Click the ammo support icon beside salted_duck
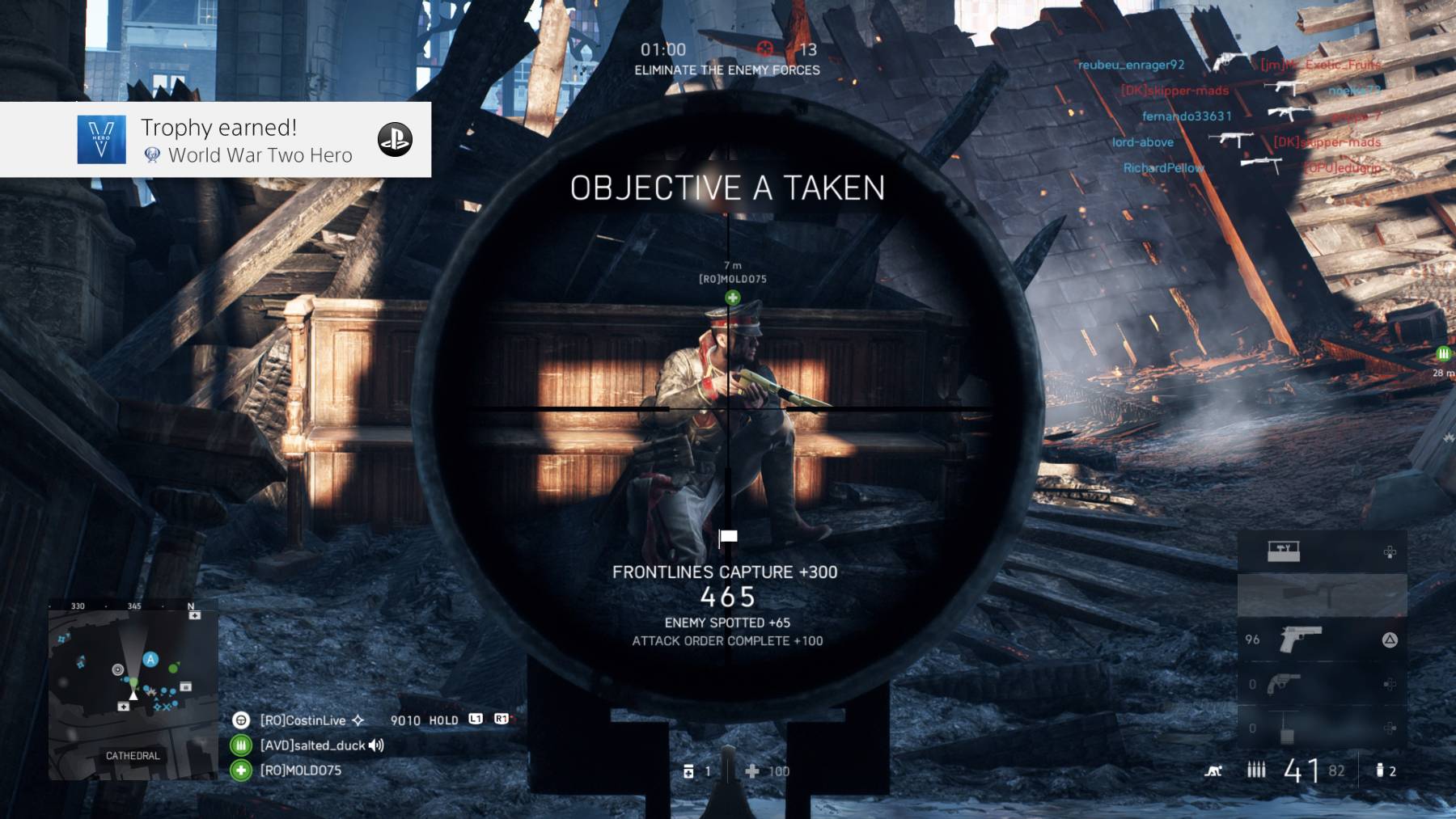This screenshot has width=1456, height=819. point(241,745)
